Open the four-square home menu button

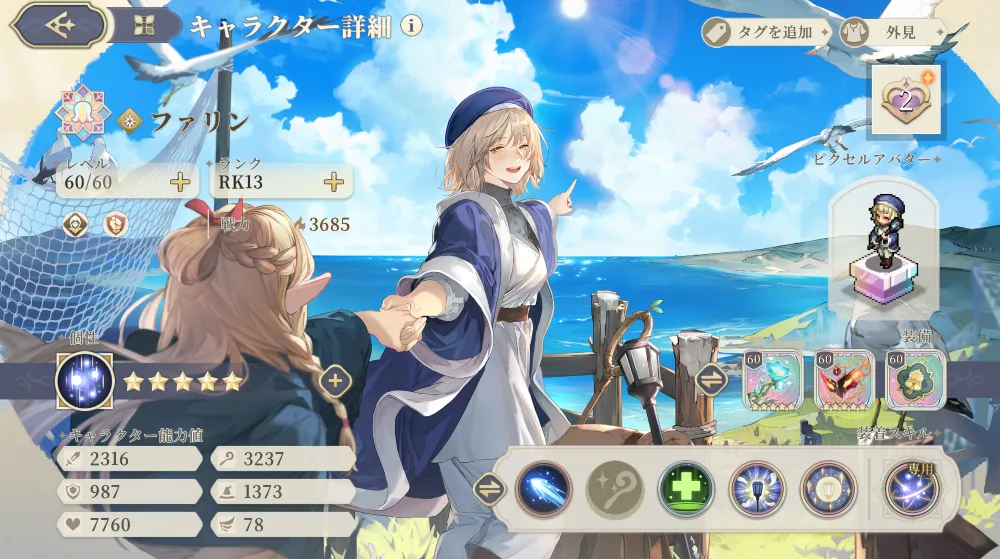[x=147, y=25]
